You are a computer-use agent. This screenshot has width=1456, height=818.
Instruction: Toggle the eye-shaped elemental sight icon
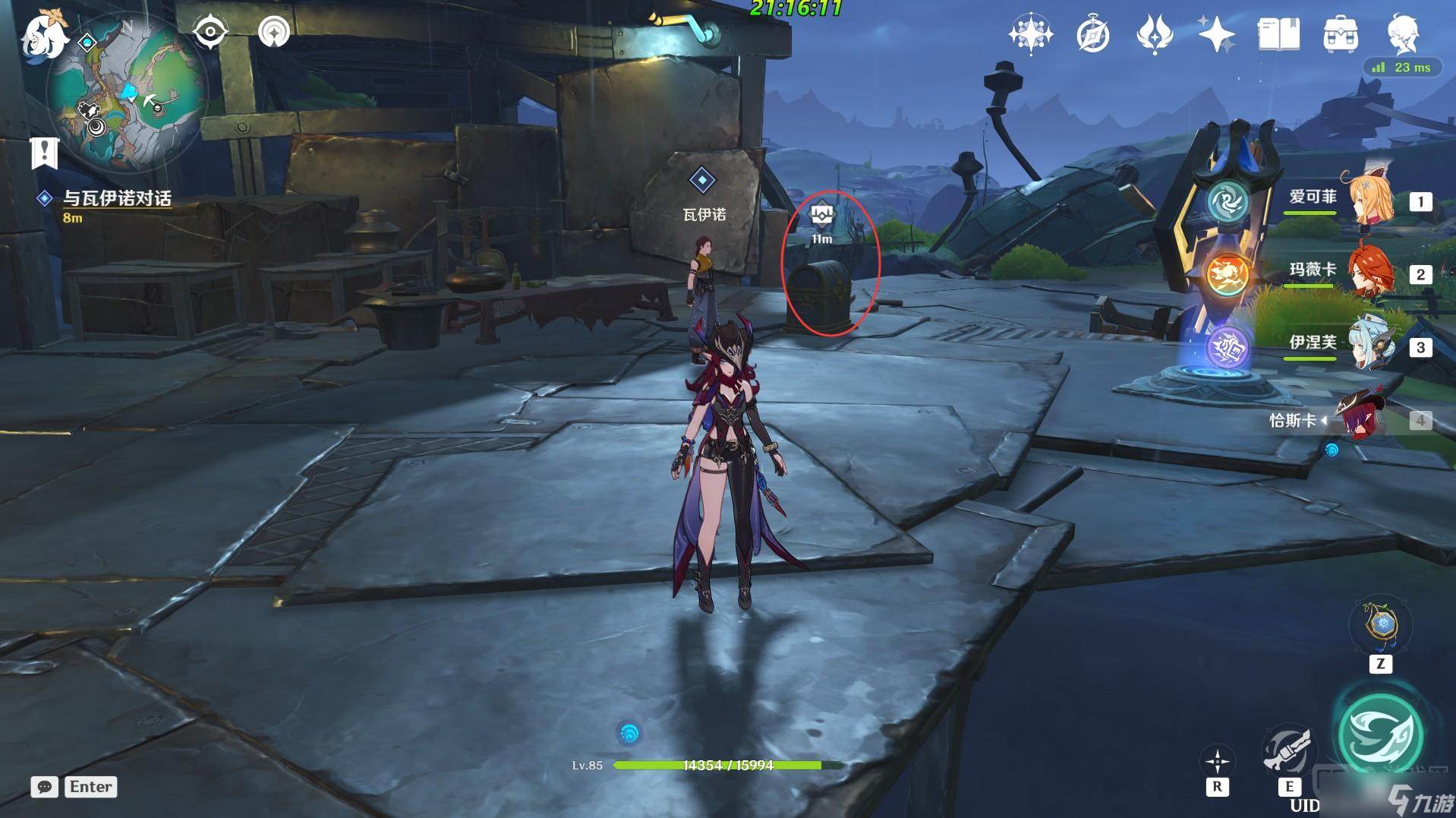coord(210,32)
